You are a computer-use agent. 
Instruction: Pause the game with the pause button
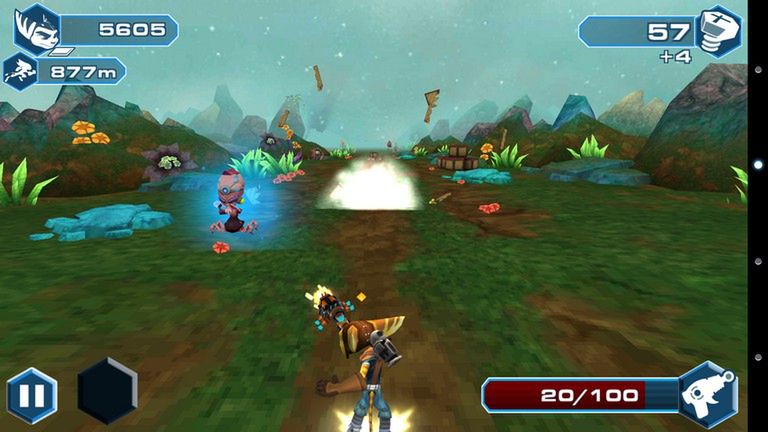(31, 395)
